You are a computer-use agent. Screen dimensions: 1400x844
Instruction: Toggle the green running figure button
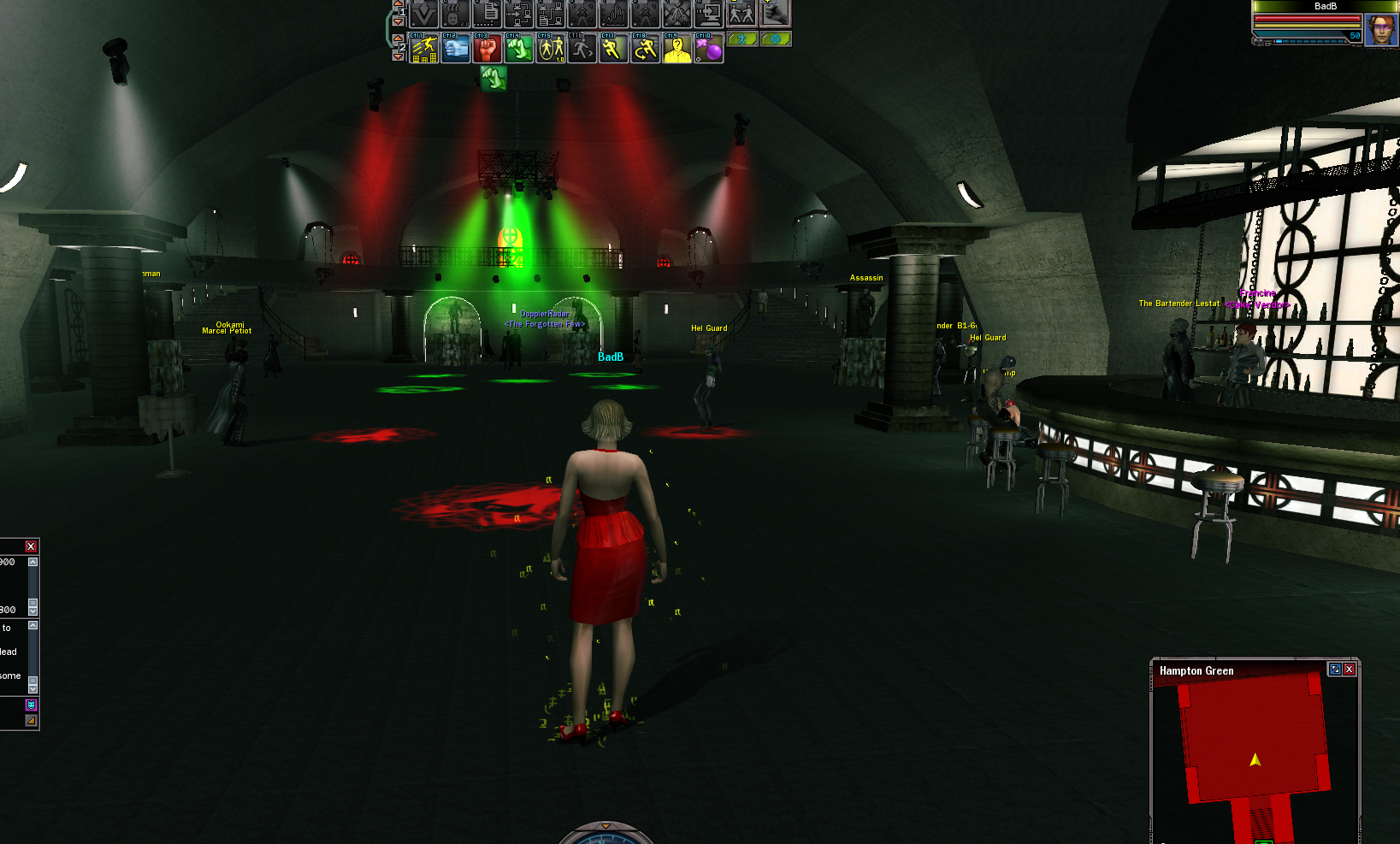coord(742,38)
